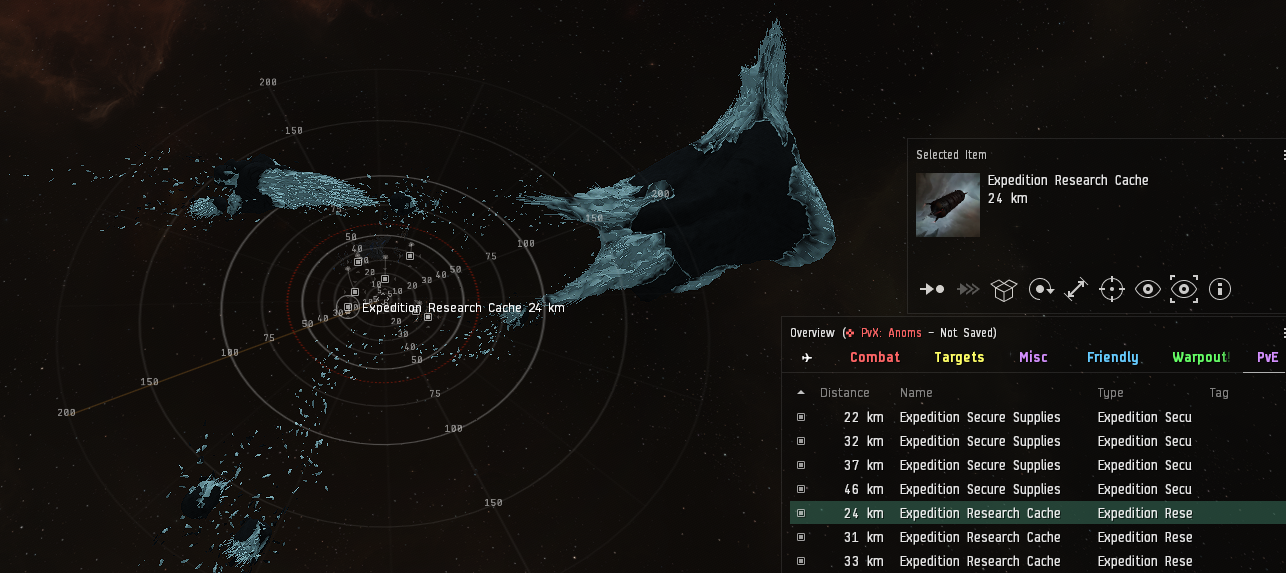Image resolution: width=1286 pixels, height=573 pixels.
Task: Show info for the selected item
Action: 1220,289
